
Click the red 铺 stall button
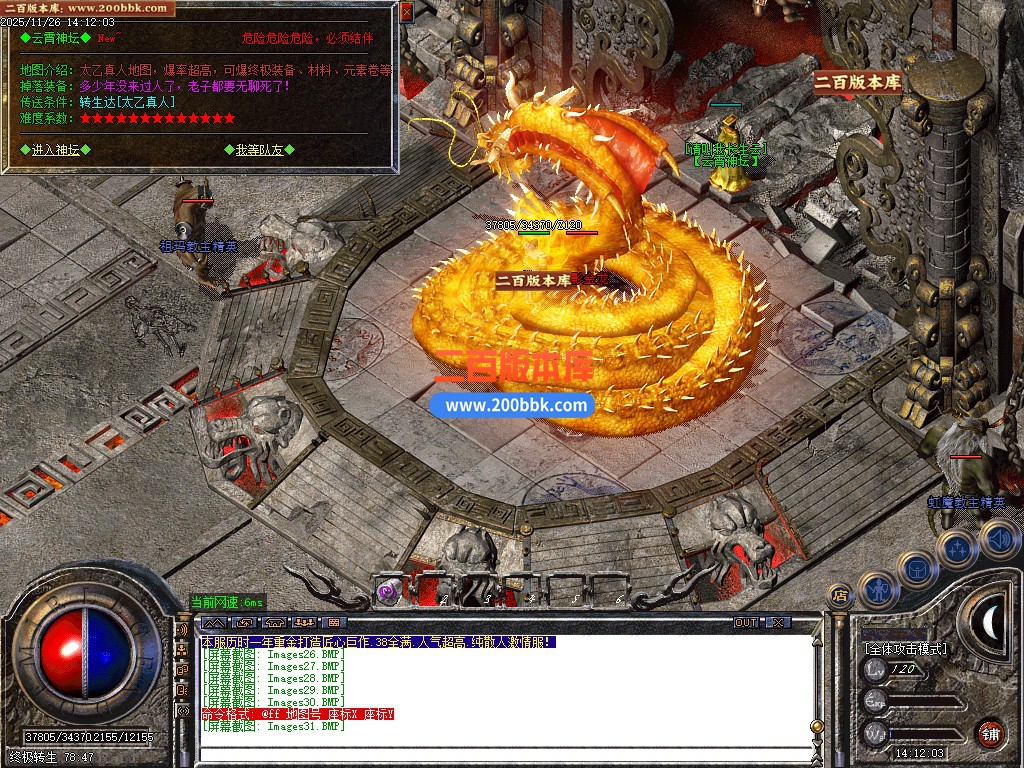[x=990, y=733]
